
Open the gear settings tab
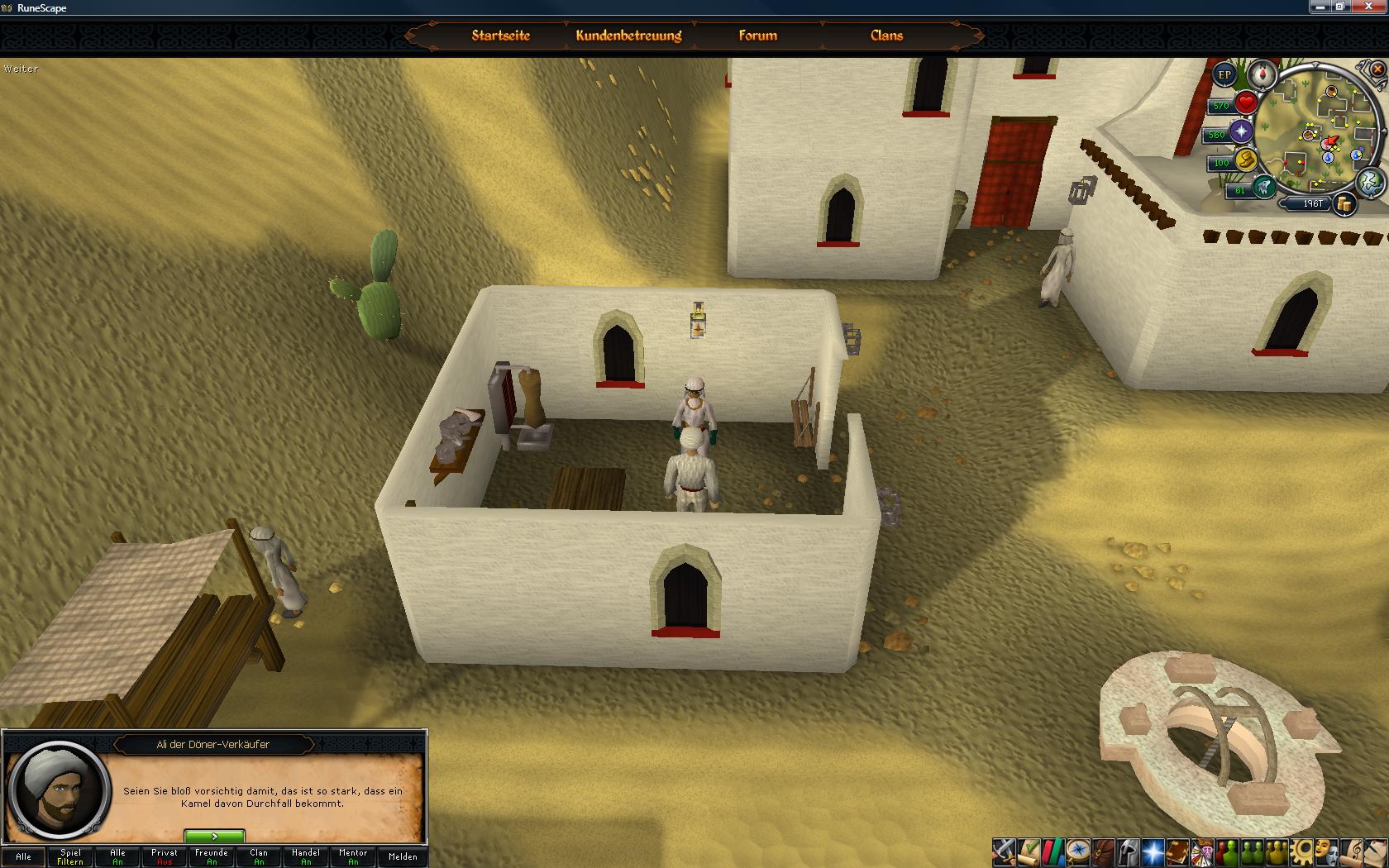[1302, 851]
